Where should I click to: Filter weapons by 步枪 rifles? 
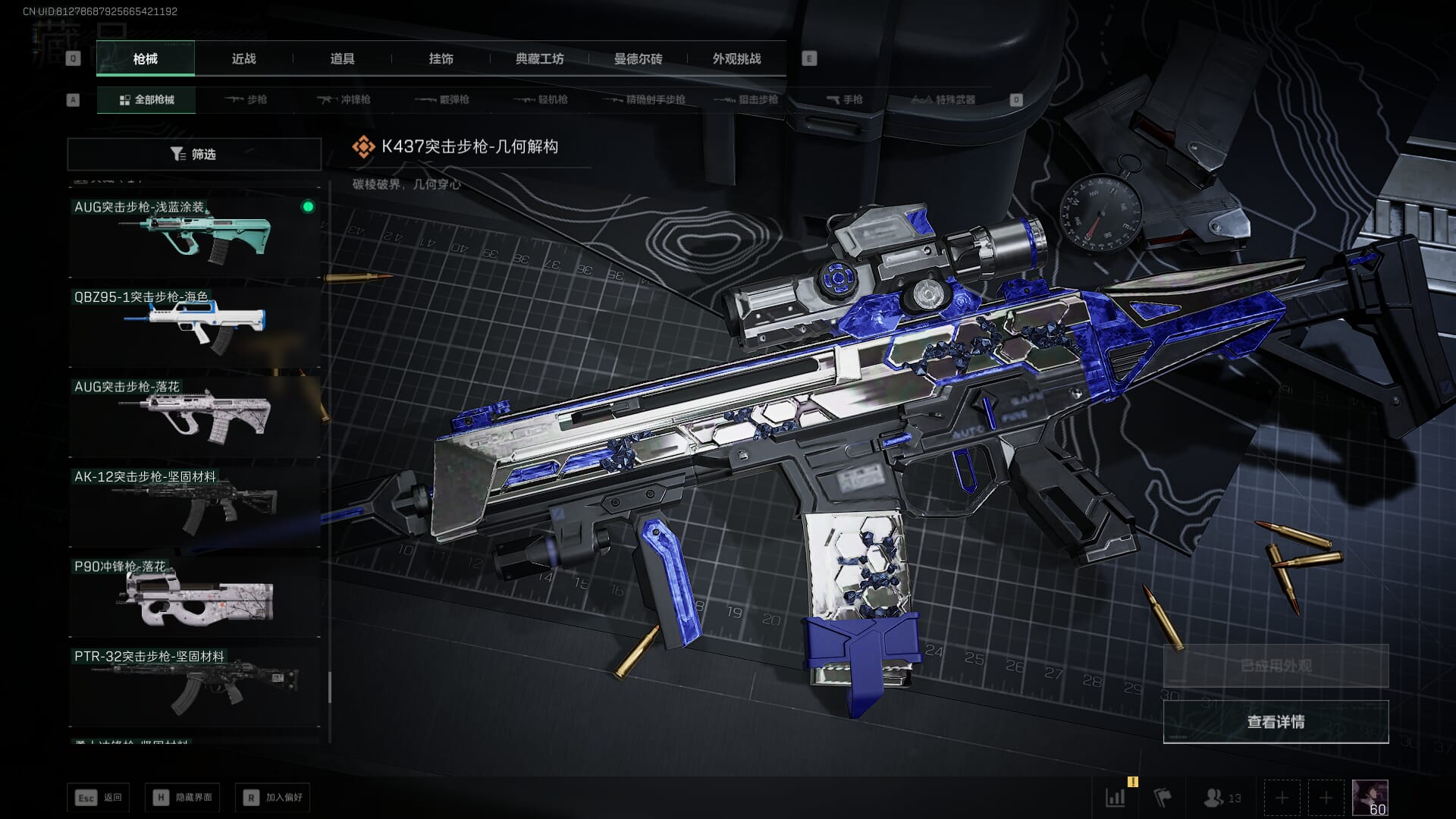[246, 99]
